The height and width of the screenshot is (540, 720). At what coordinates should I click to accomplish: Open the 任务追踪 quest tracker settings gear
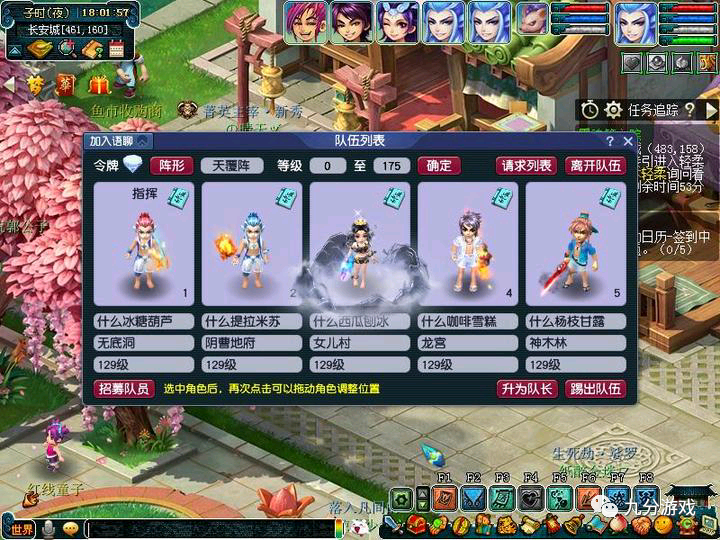(x=613, y=109)
